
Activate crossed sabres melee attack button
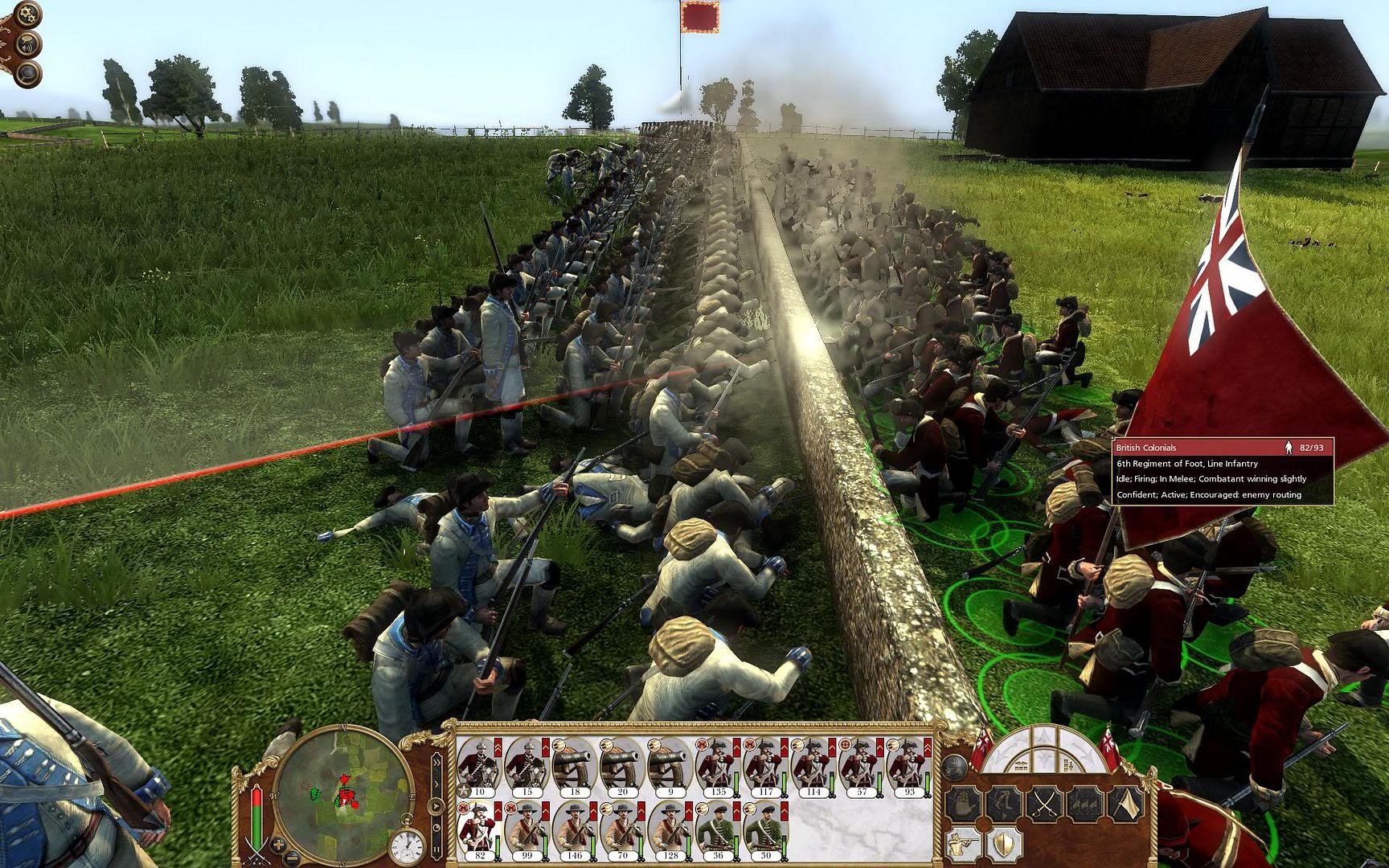pos(1045,802)
